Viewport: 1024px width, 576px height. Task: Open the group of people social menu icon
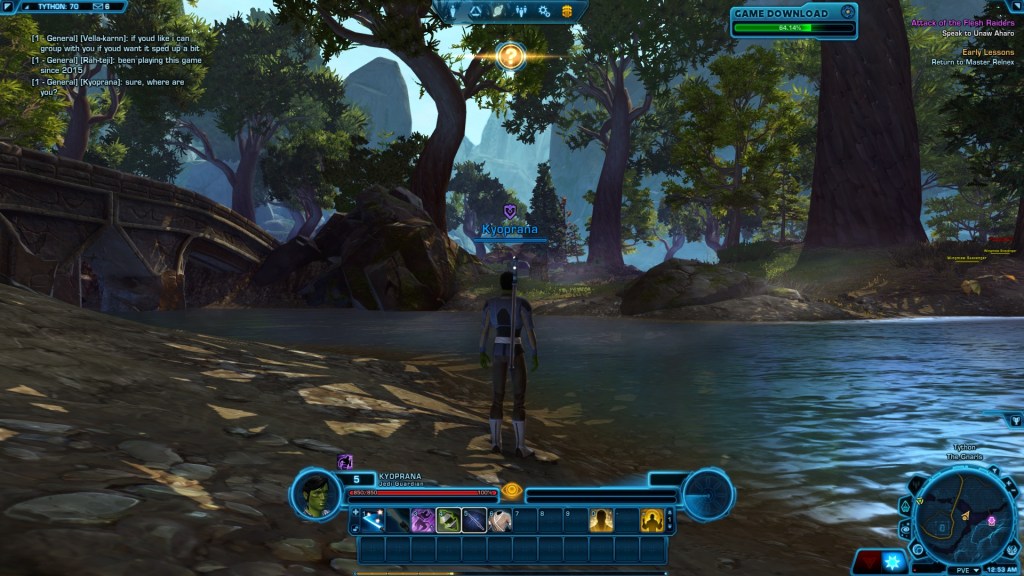(521, 11)
